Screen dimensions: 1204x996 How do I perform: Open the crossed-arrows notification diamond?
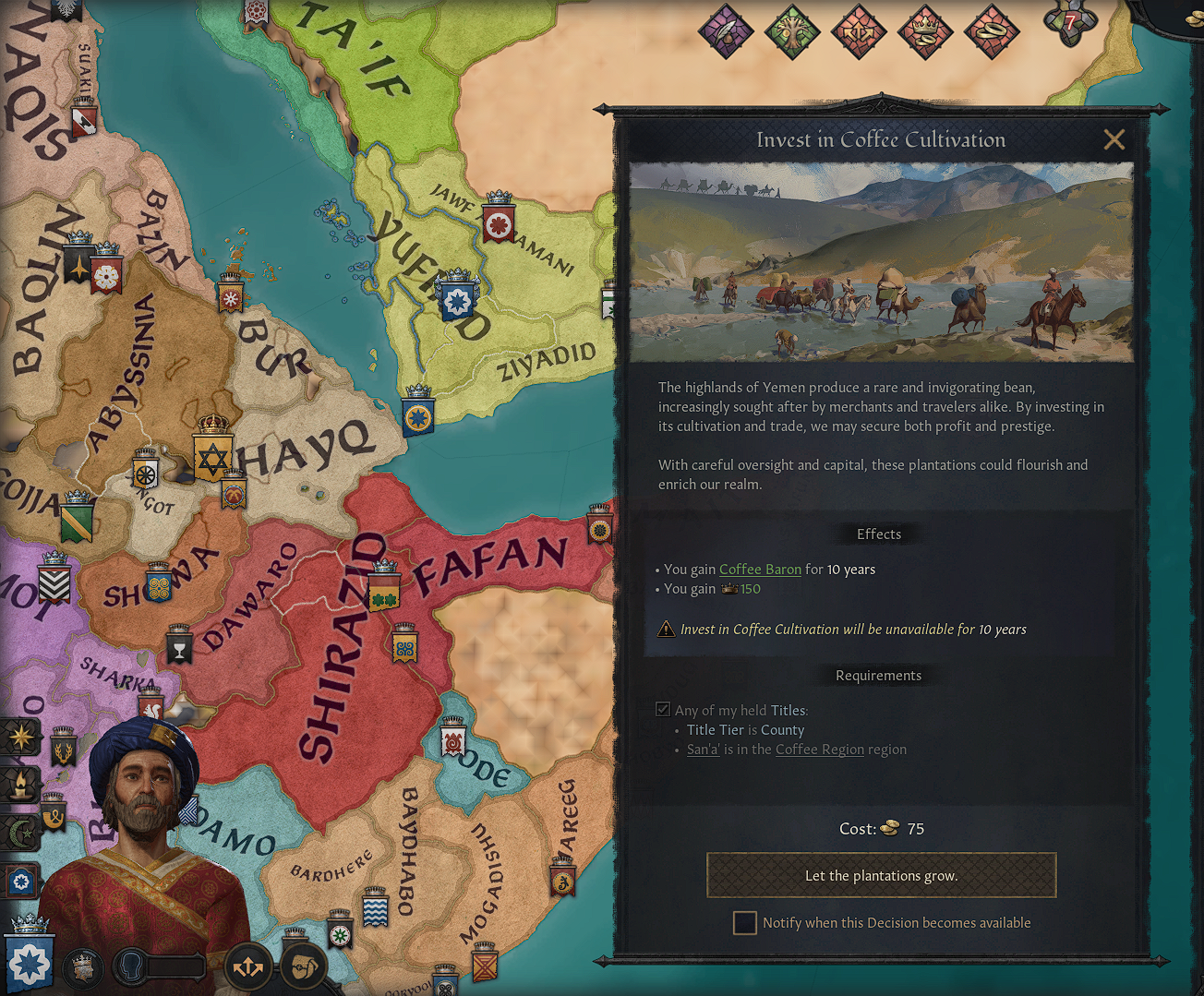860,30
